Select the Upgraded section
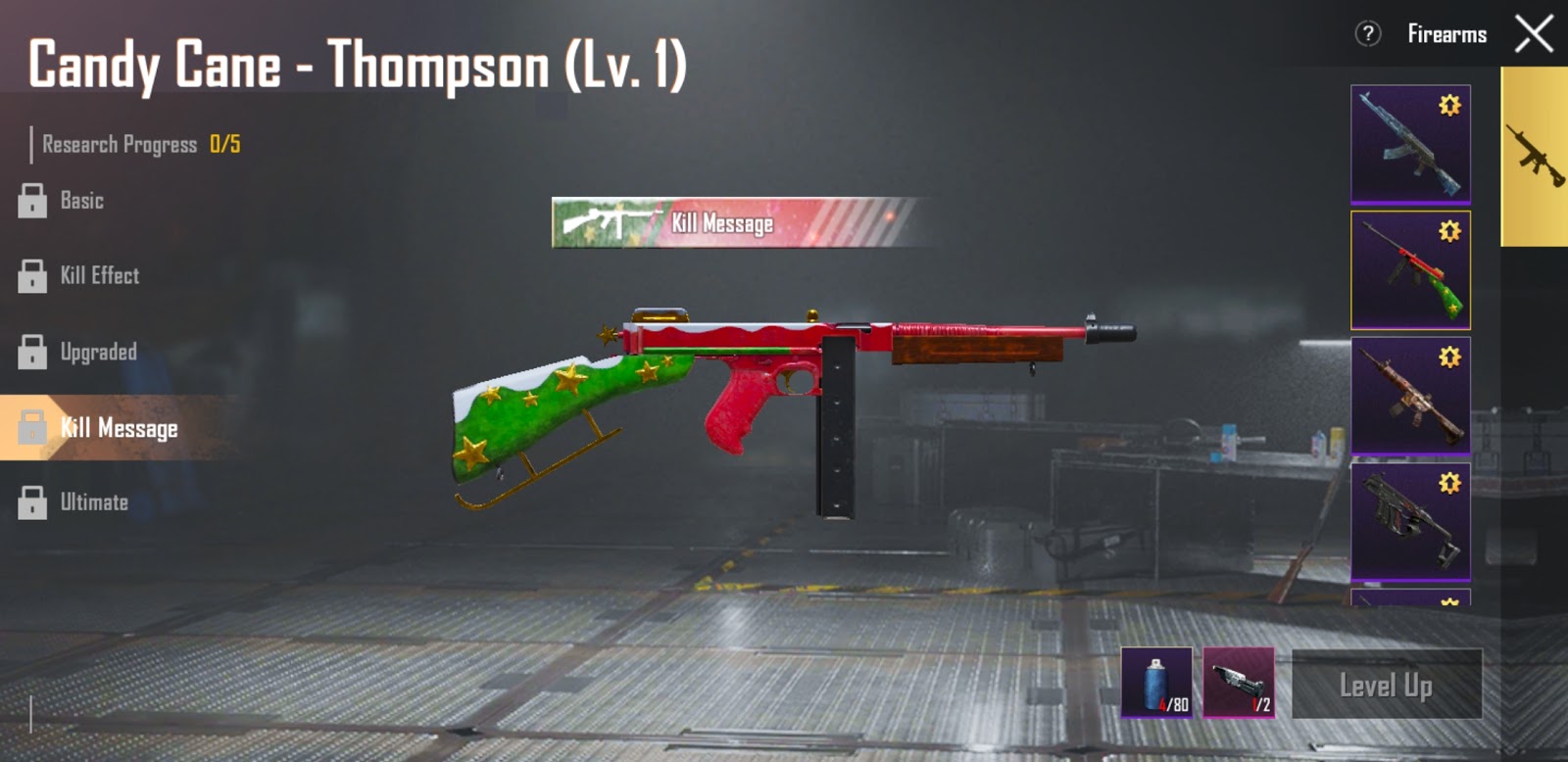This screenshot has width=1568, height=762. 98,352
